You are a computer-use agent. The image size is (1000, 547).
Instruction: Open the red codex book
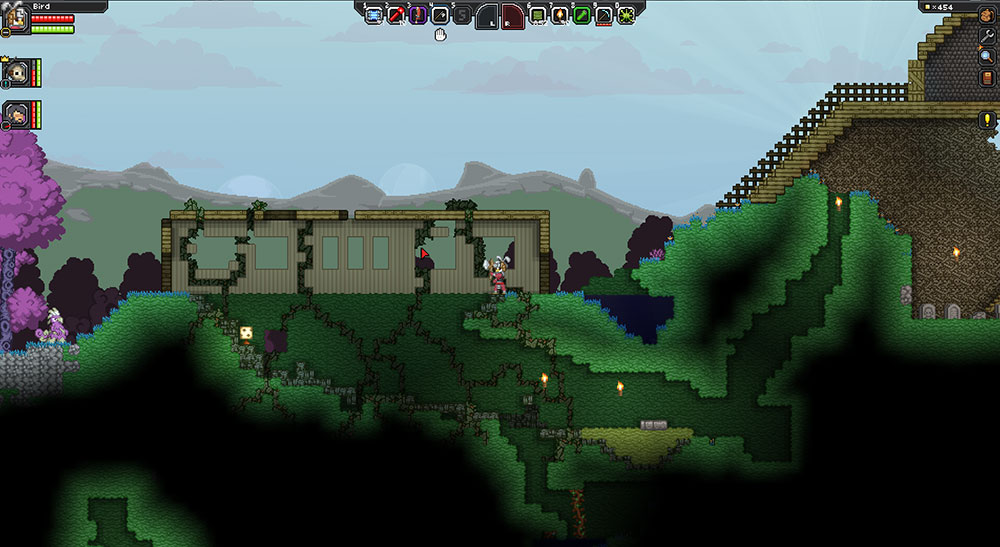986,77
